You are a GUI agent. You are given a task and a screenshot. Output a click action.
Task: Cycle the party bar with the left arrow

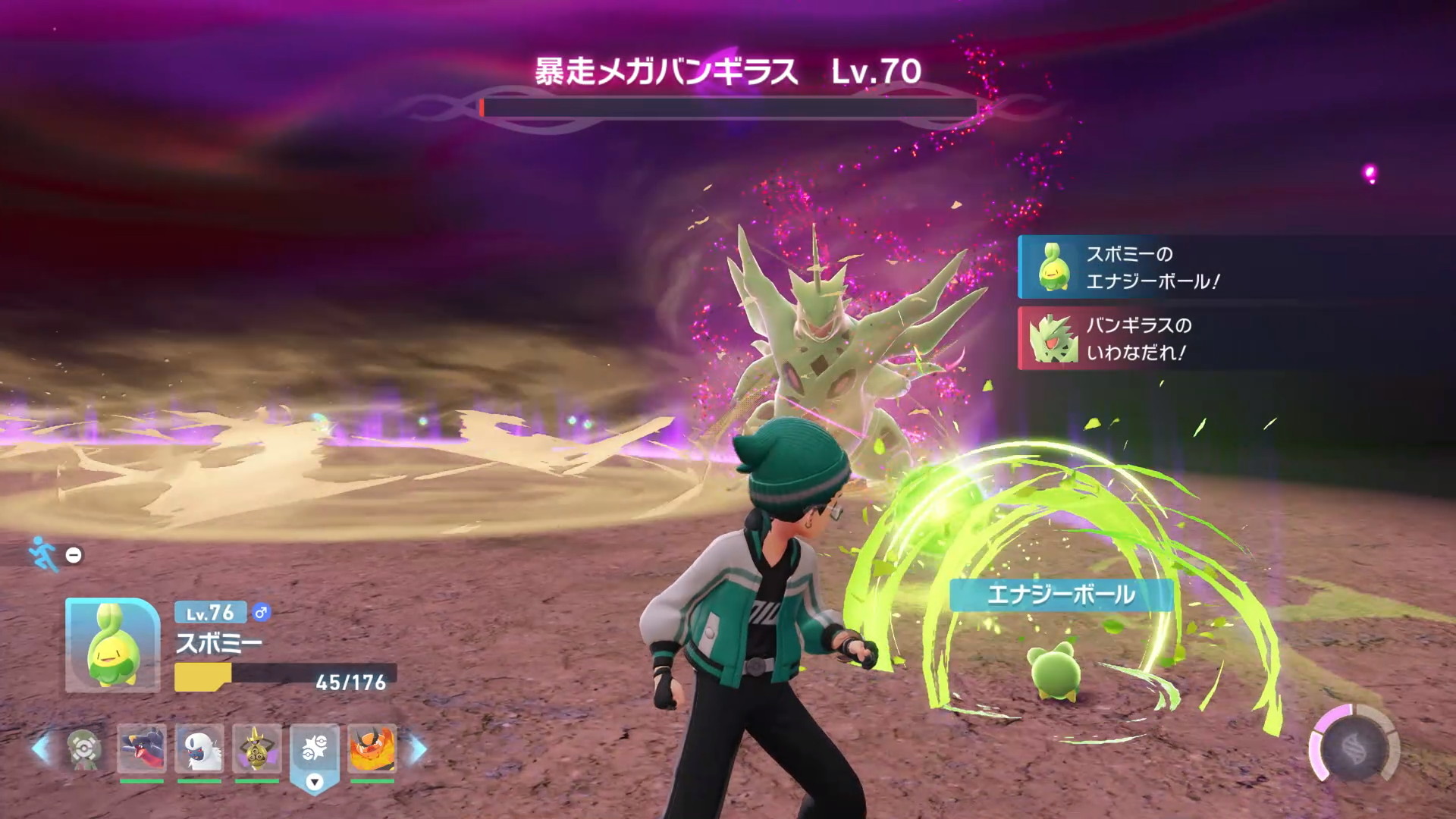(x=42, y=749)
